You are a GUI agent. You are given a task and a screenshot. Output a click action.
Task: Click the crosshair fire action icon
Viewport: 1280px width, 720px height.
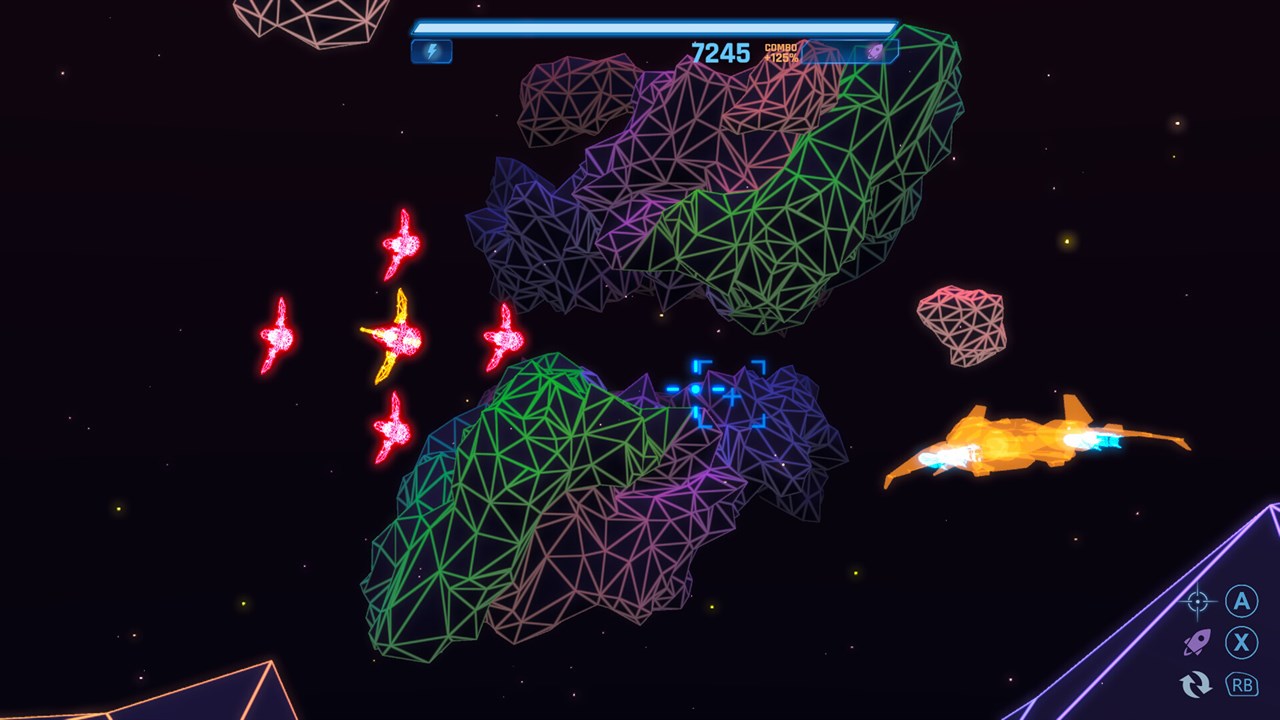[1197, 602]
